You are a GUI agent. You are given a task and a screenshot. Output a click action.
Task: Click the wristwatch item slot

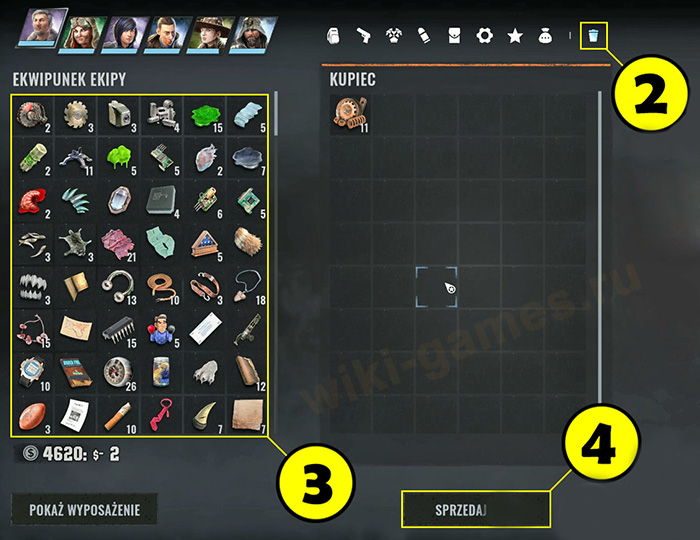tap(32, 371)
